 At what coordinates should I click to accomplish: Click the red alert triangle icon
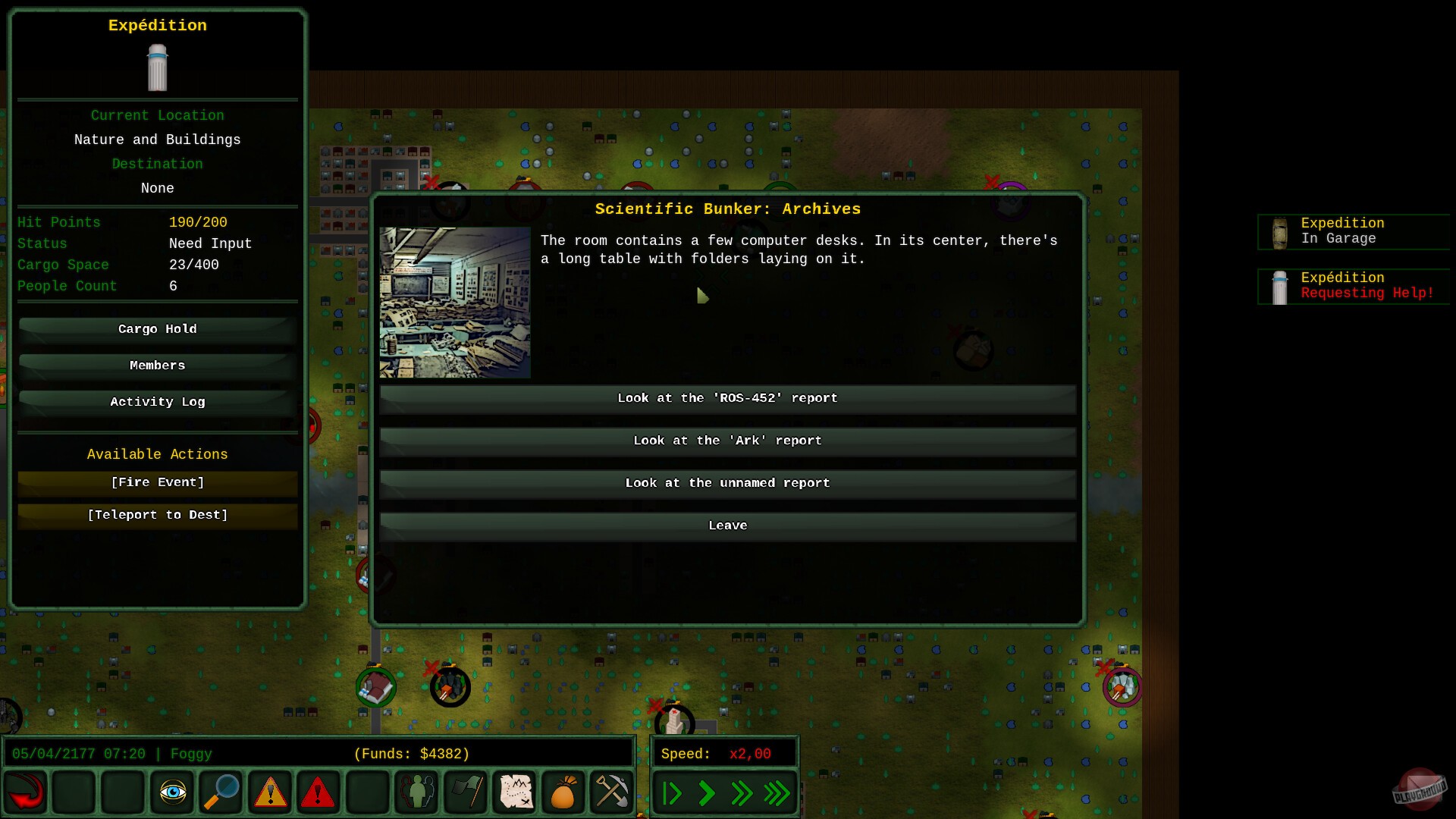point(318,792)
